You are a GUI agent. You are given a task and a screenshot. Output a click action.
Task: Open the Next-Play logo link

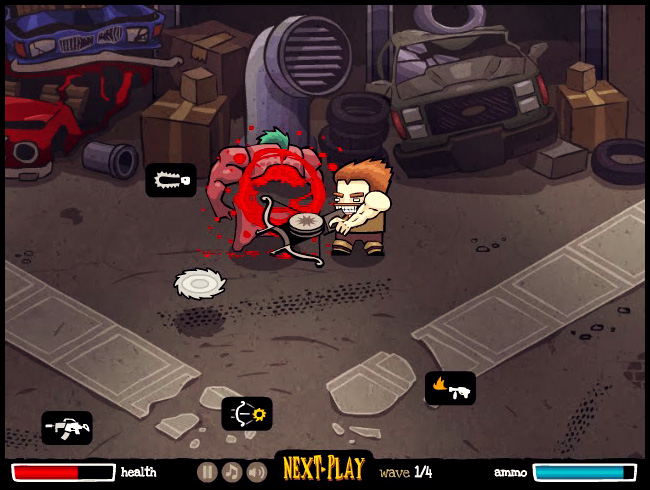[322, 469]
